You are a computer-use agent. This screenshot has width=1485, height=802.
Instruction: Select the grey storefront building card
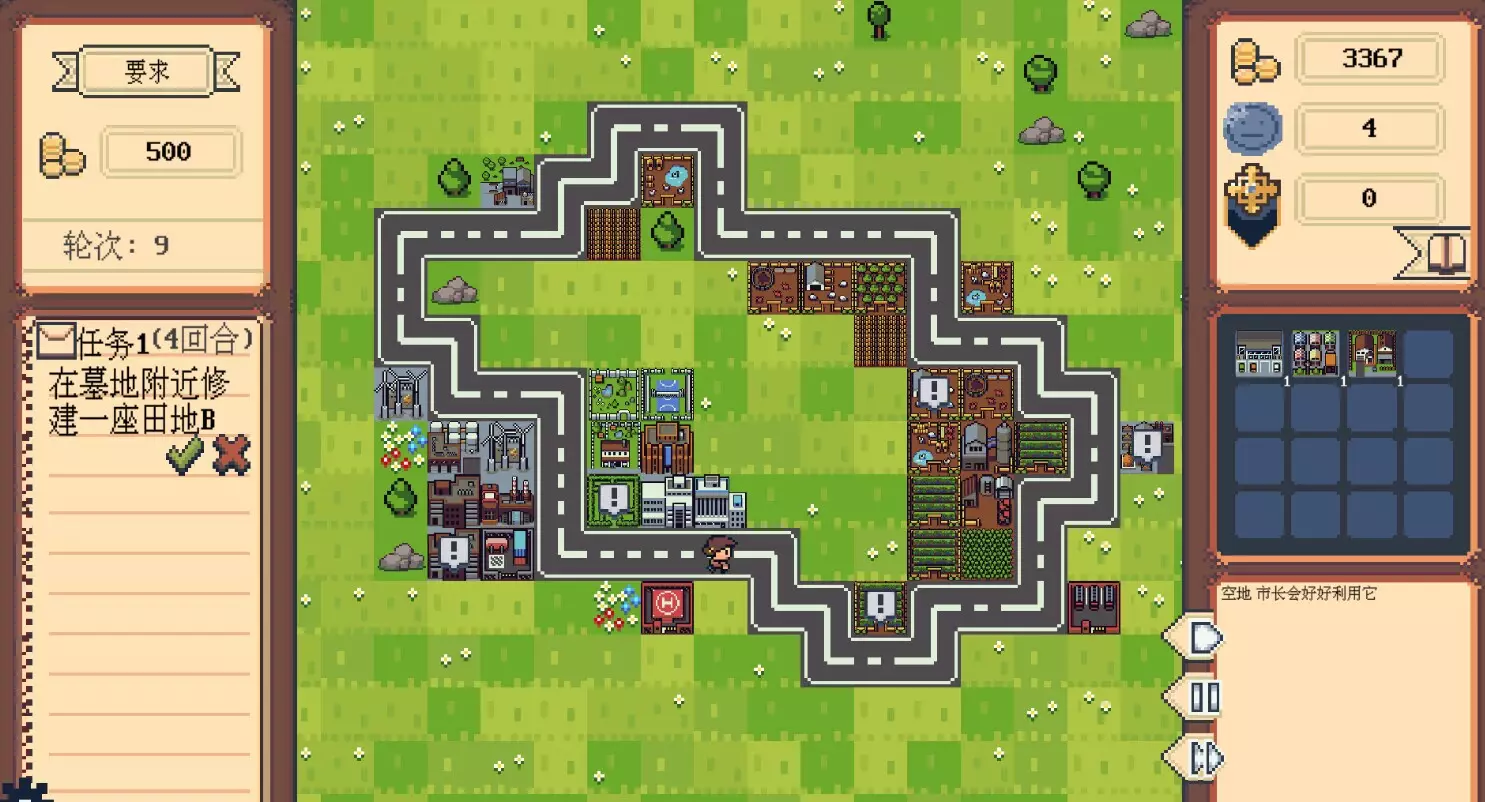pos(1259,354)
